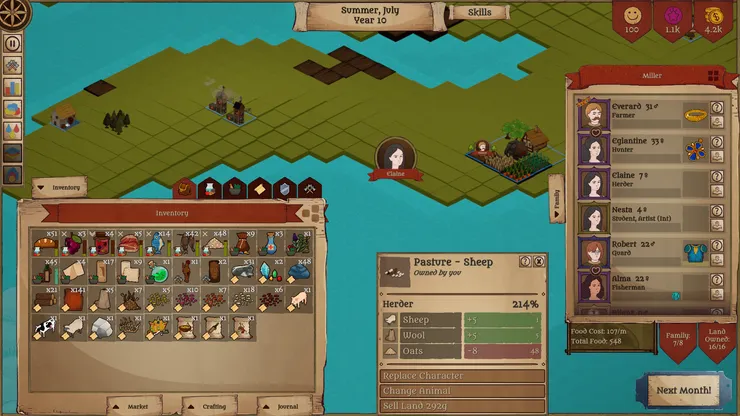Click the pig slot in inventory

tap(296, 299)
